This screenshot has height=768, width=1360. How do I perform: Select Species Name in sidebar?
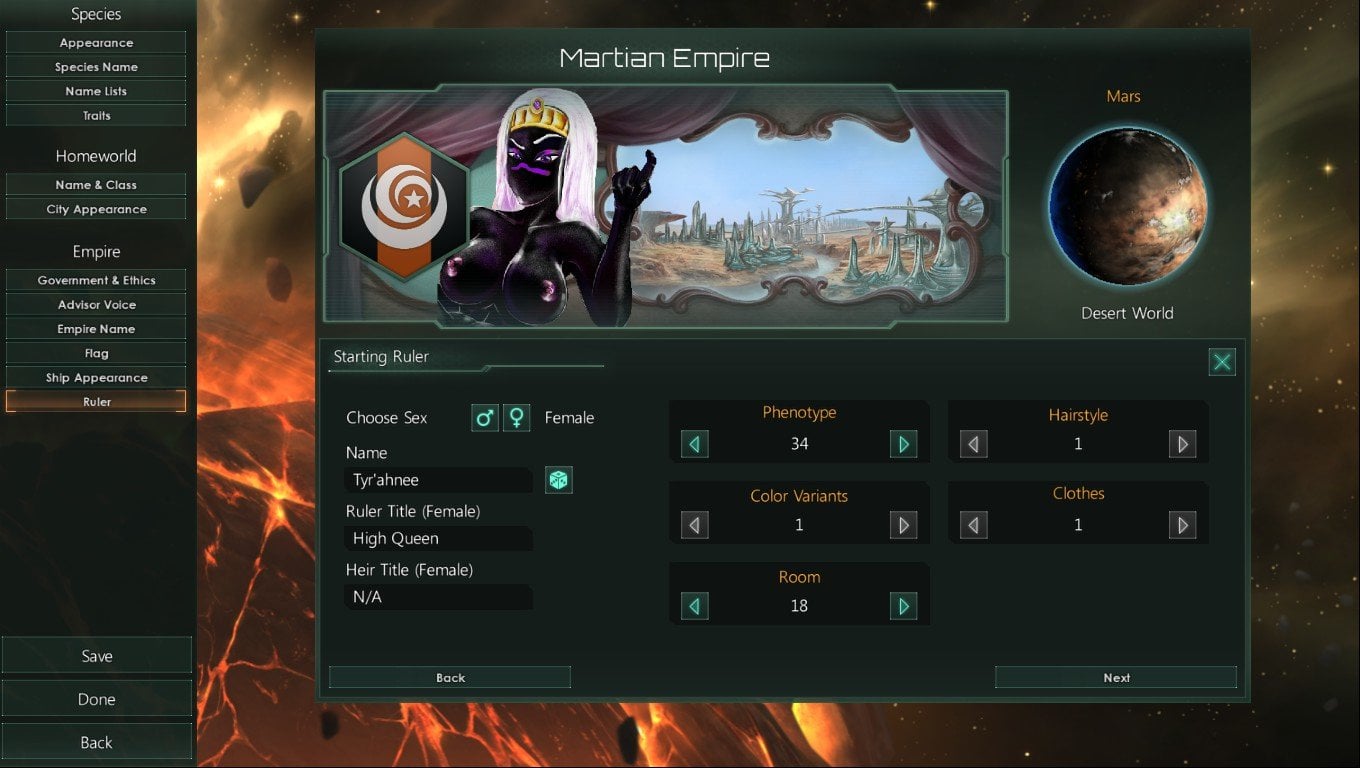(x=96, y=67)
